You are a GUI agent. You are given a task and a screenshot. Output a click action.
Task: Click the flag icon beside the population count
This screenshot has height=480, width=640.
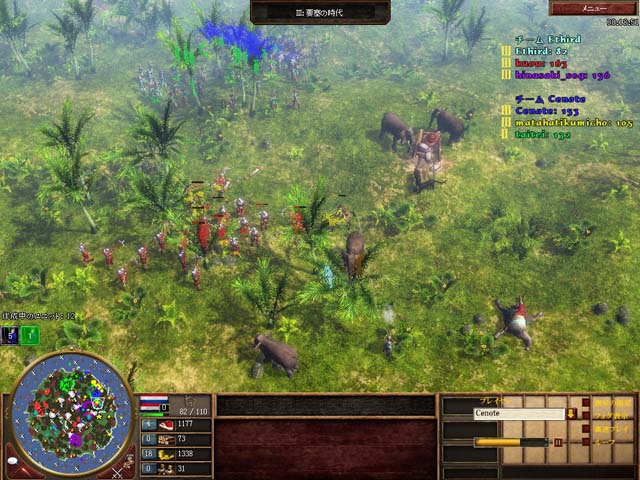(153, 404)
